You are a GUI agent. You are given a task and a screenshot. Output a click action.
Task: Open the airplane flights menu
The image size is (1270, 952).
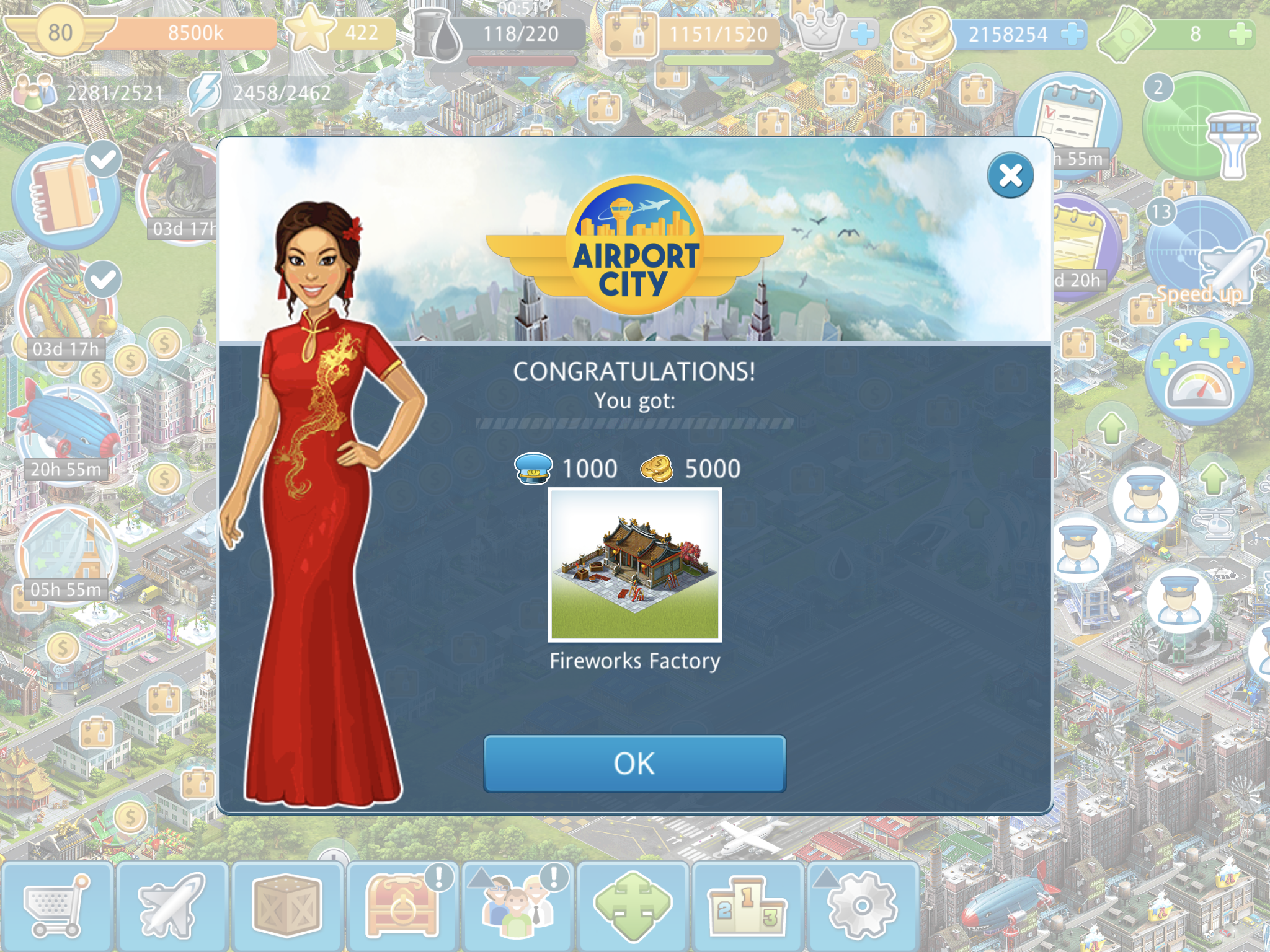point(172,906)
